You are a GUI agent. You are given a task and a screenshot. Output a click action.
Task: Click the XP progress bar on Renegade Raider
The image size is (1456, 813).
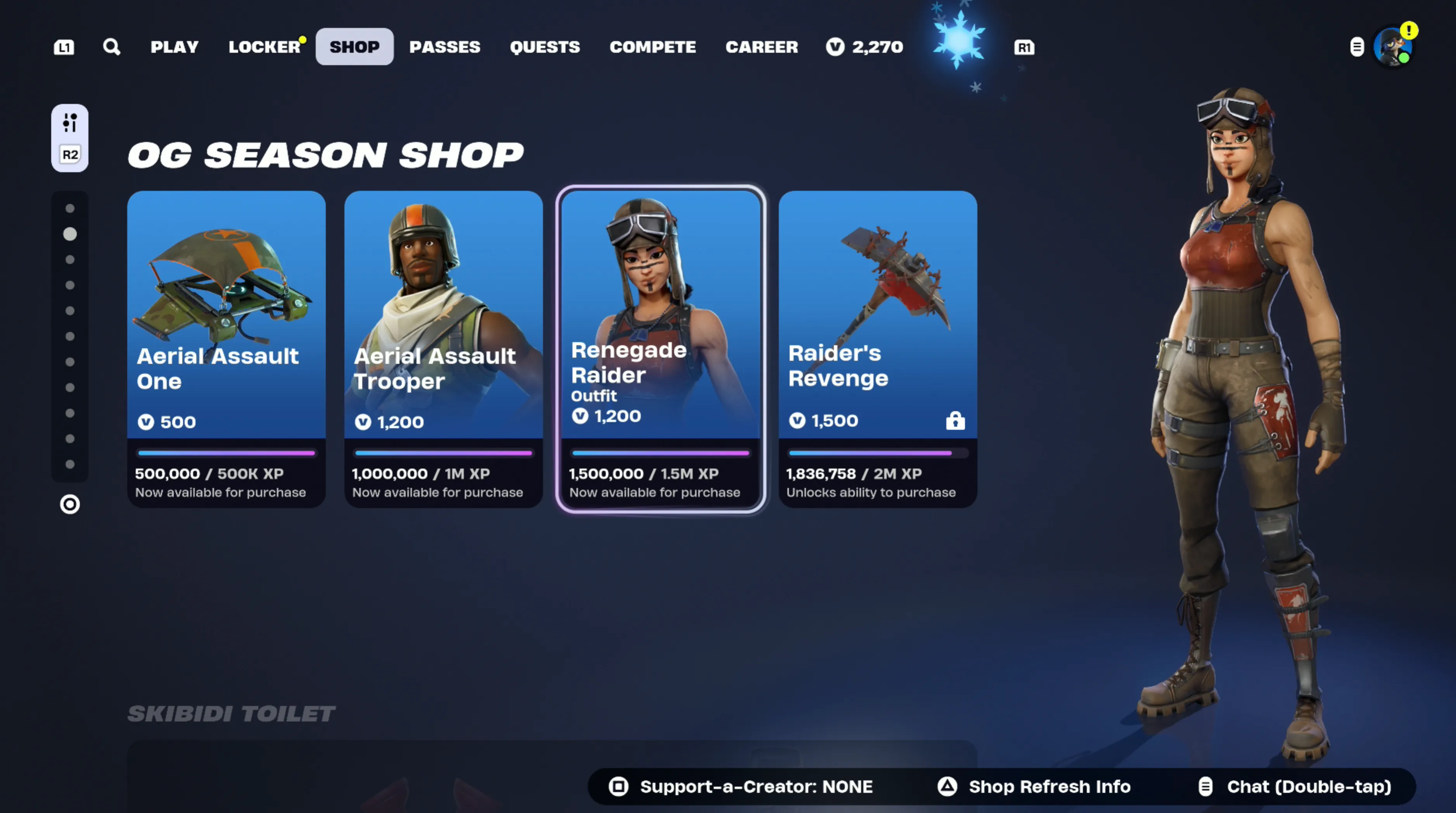(x=660, y=453)
